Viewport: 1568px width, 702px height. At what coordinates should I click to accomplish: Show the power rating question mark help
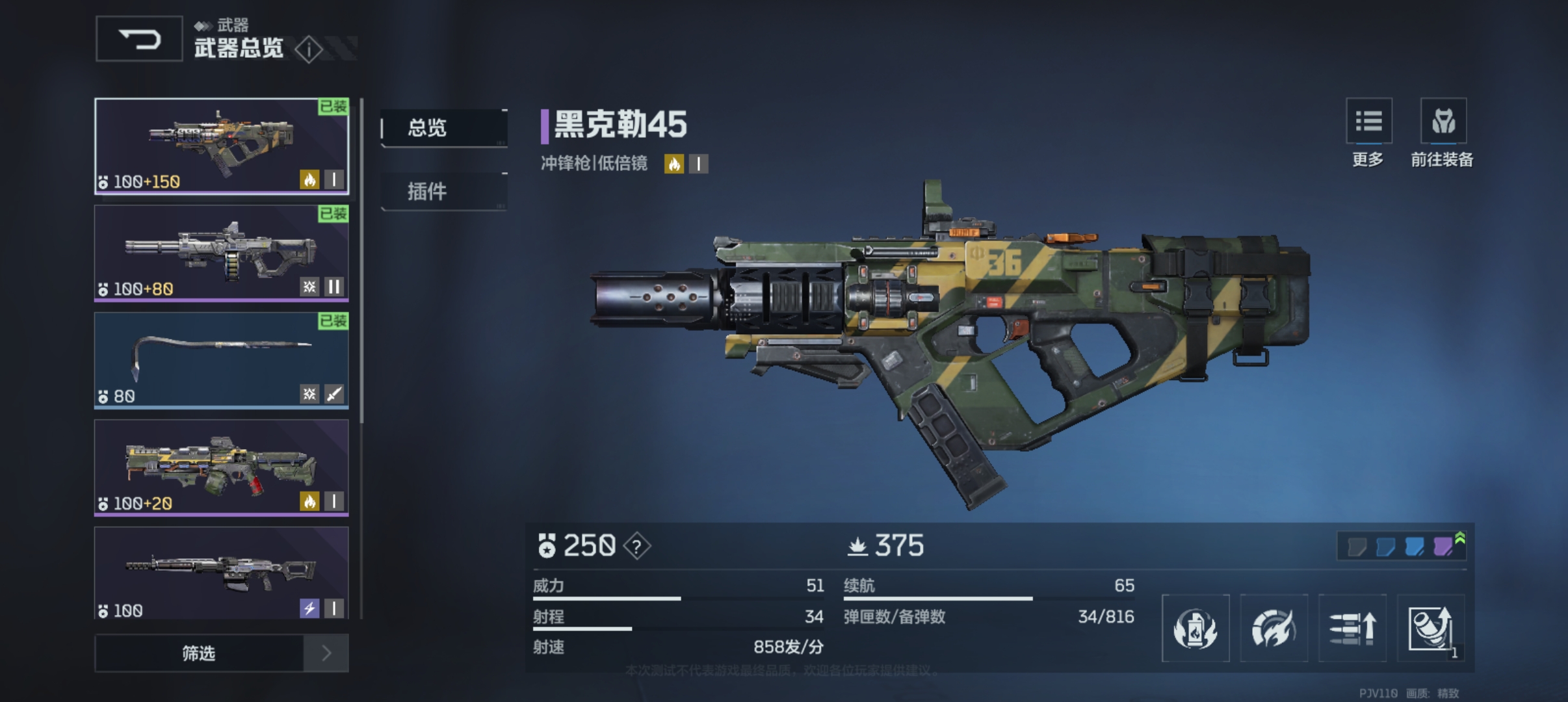pyautogui.click(x=636, y=547)
